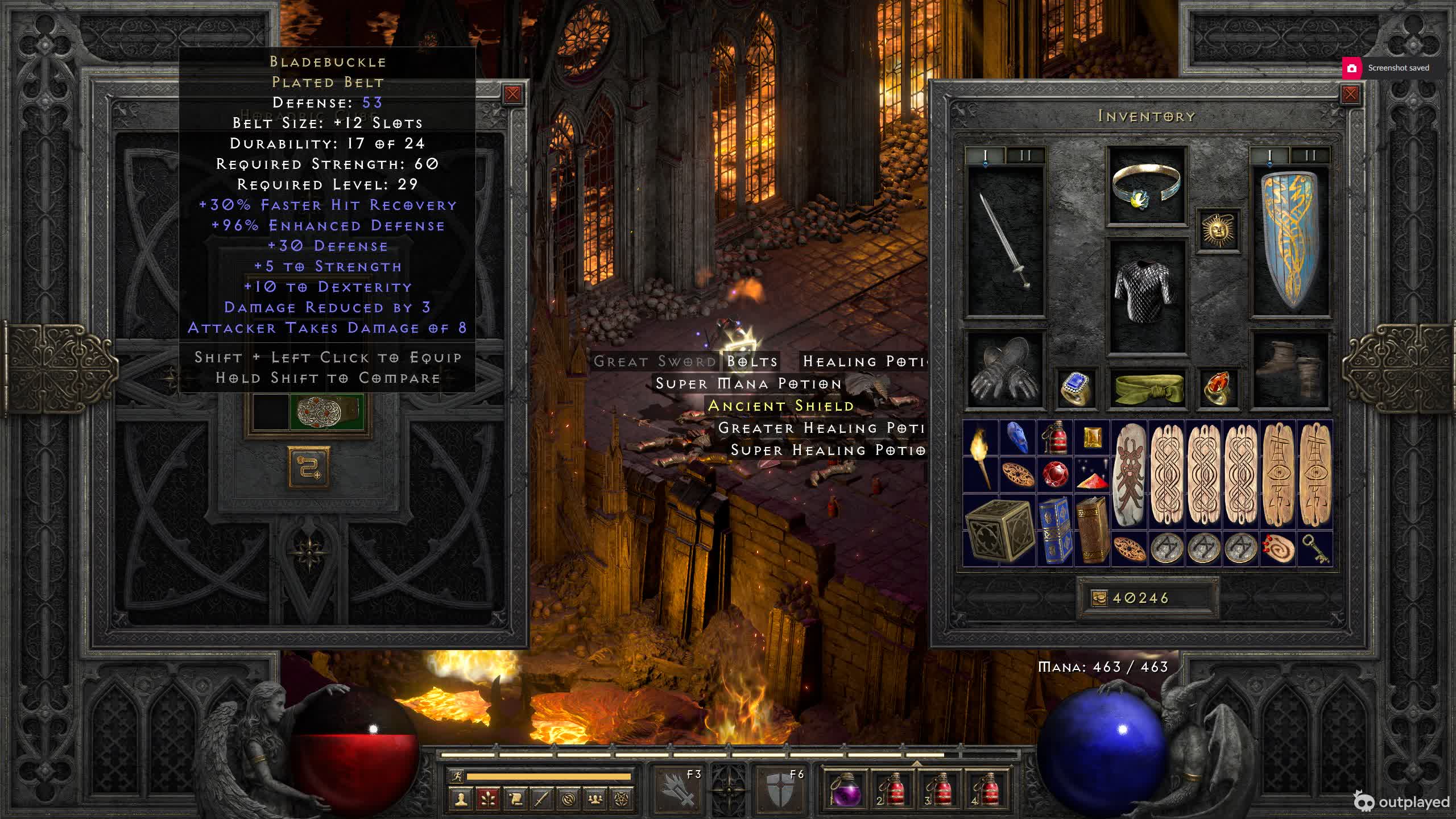Image resolution: width=1456 pixels, height=819 pixels.
Task: Select the sun-face amulet slot
Action: (x=1218, y=230)
